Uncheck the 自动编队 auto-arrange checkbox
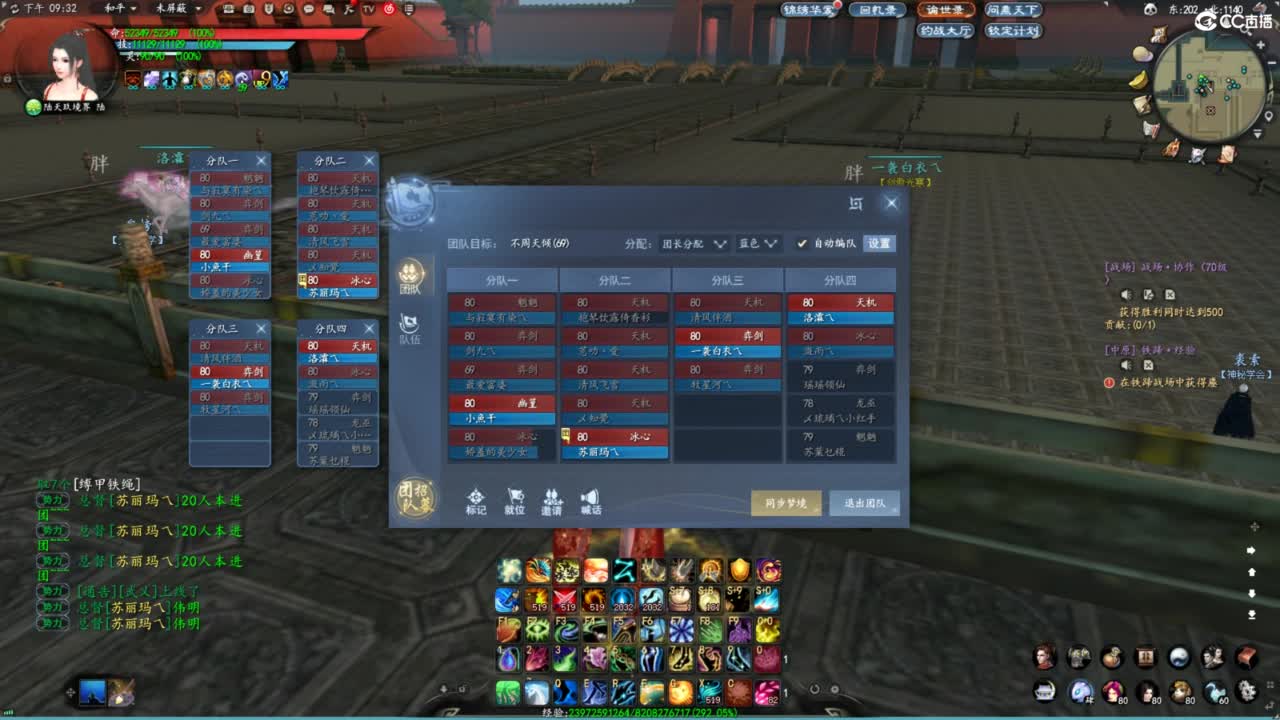The width and height of the screenshot is (1280, 720). (x=801, y=243)
